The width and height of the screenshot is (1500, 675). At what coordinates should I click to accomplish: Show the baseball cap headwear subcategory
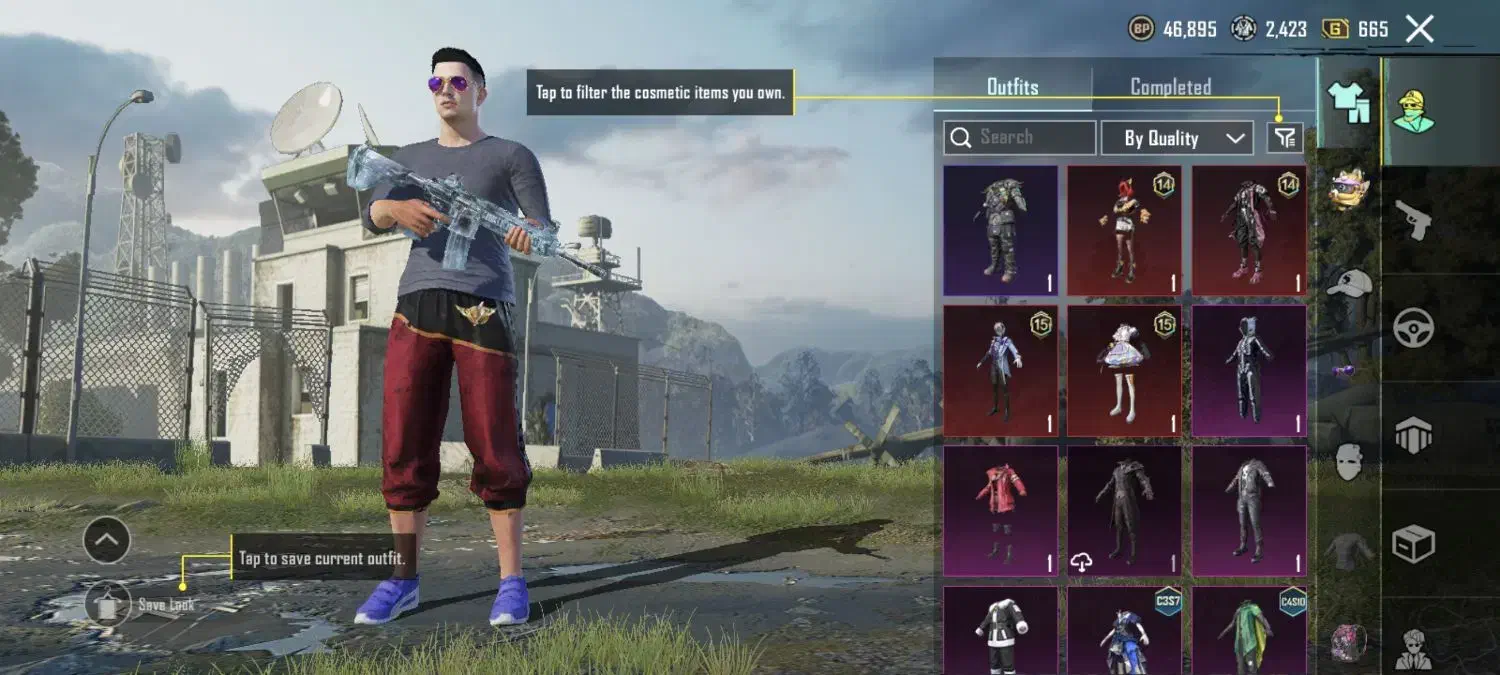click(1349, 284)
